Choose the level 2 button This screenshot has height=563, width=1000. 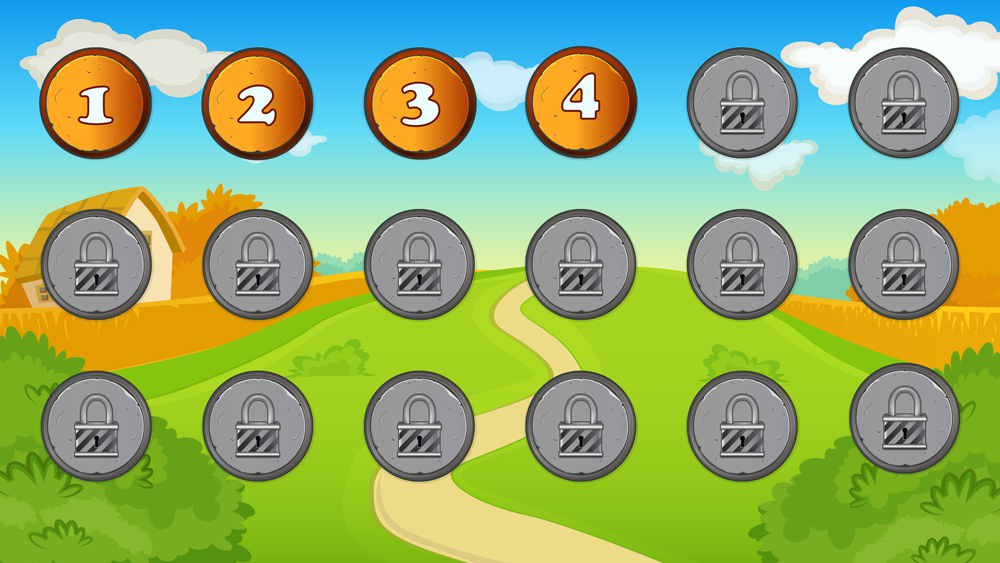click(x=257, y=103)
